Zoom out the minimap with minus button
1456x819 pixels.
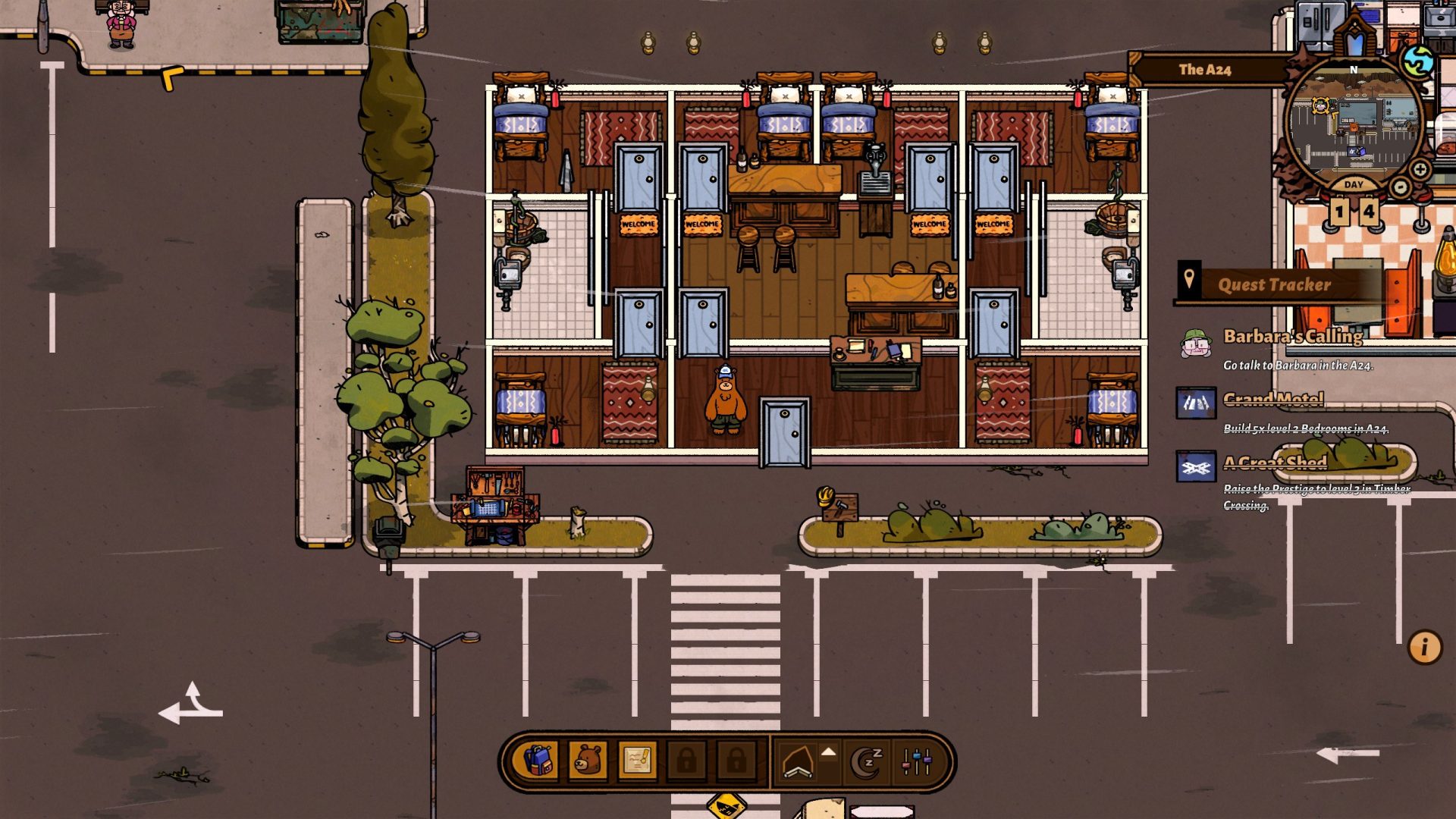1401,187
